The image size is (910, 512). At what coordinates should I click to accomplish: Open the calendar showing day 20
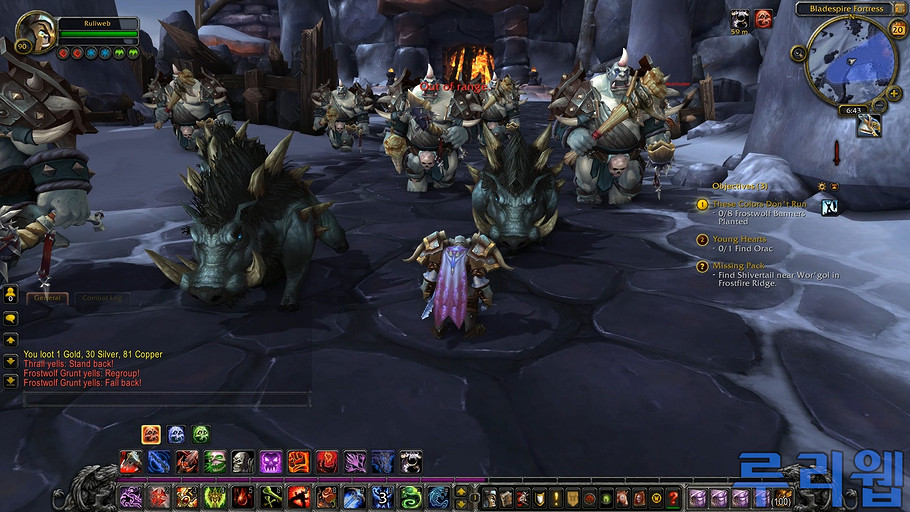tap(897, 29)
